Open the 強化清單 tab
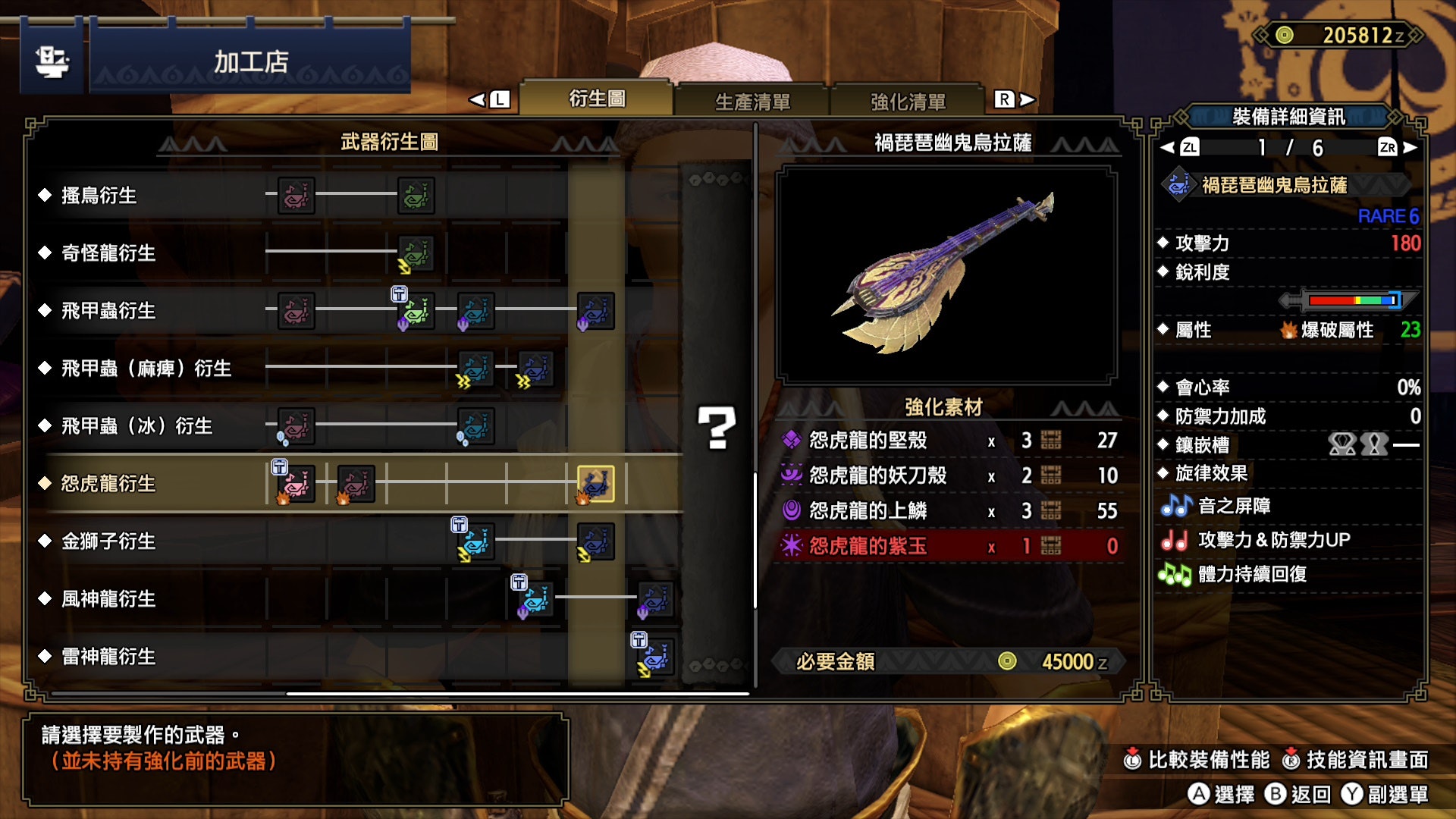Image resolution: width=1456 pixels, height=819 pixels. click(908, 101)
